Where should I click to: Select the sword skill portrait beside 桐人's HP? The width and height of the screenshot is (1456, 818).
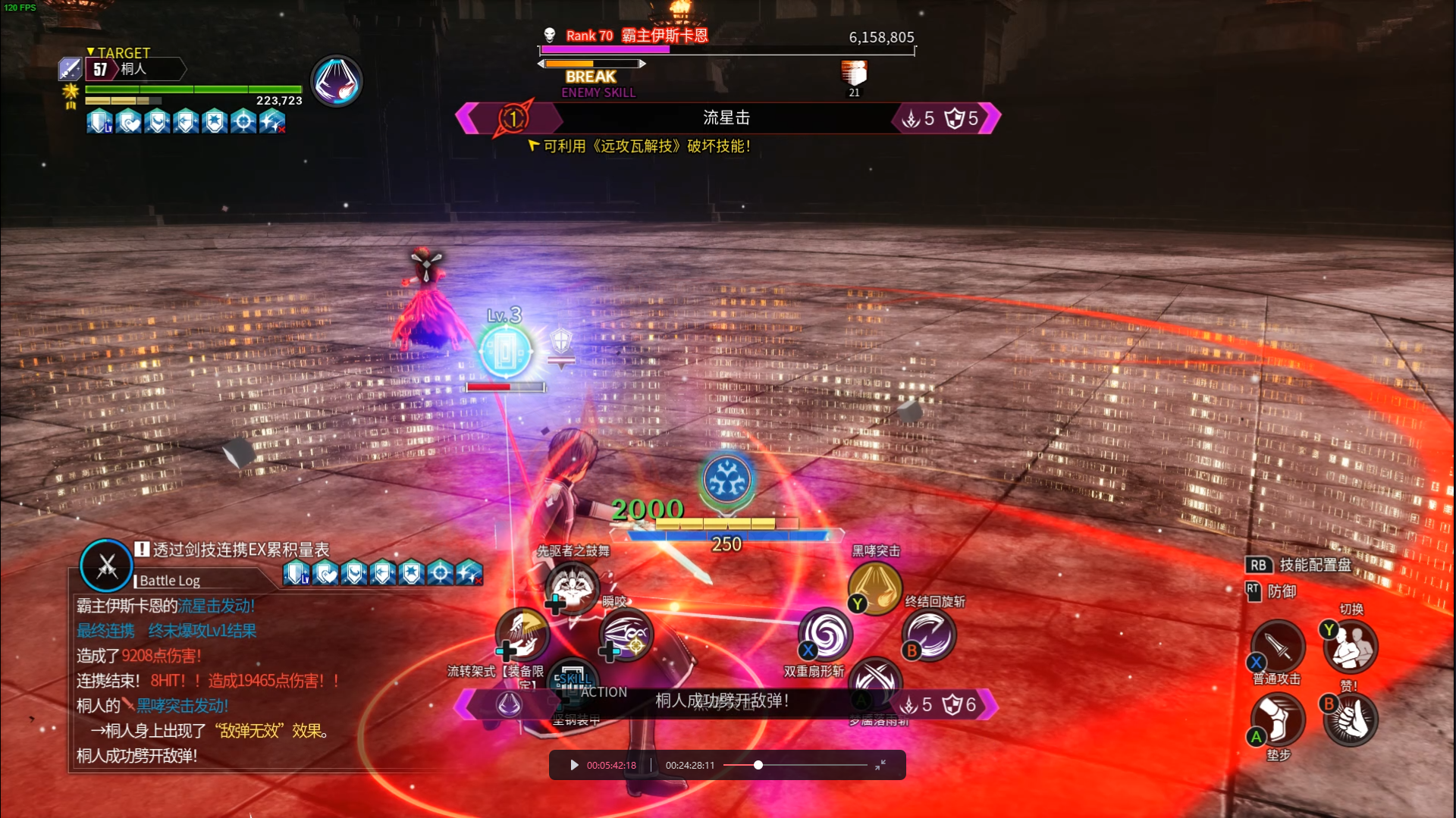337,81
